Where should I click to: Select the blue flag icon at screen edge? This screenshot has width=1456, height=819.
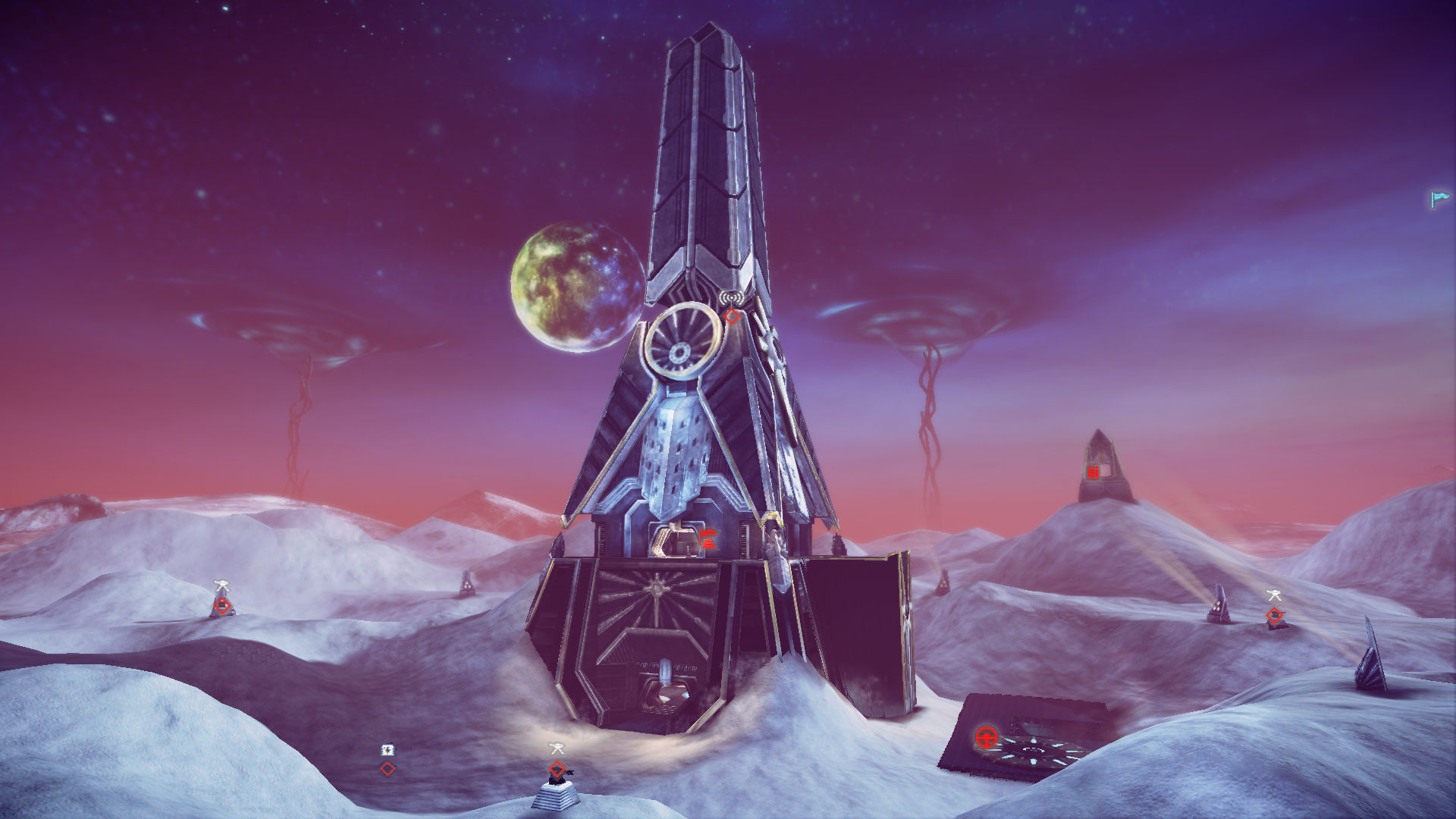(1439, 199)
